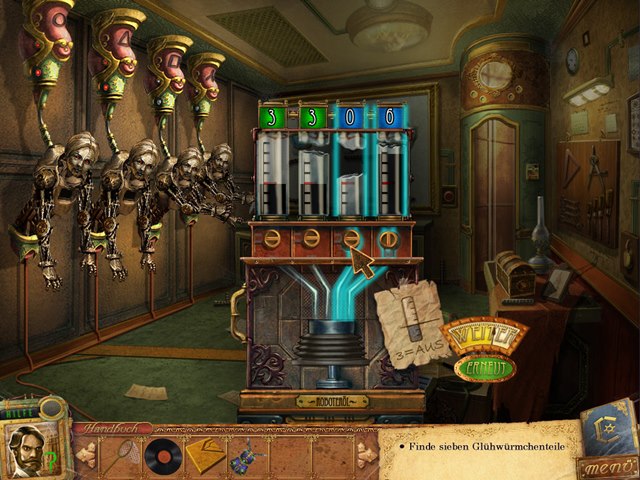Reset the puzzle with ERNEUT

point(484,367)
